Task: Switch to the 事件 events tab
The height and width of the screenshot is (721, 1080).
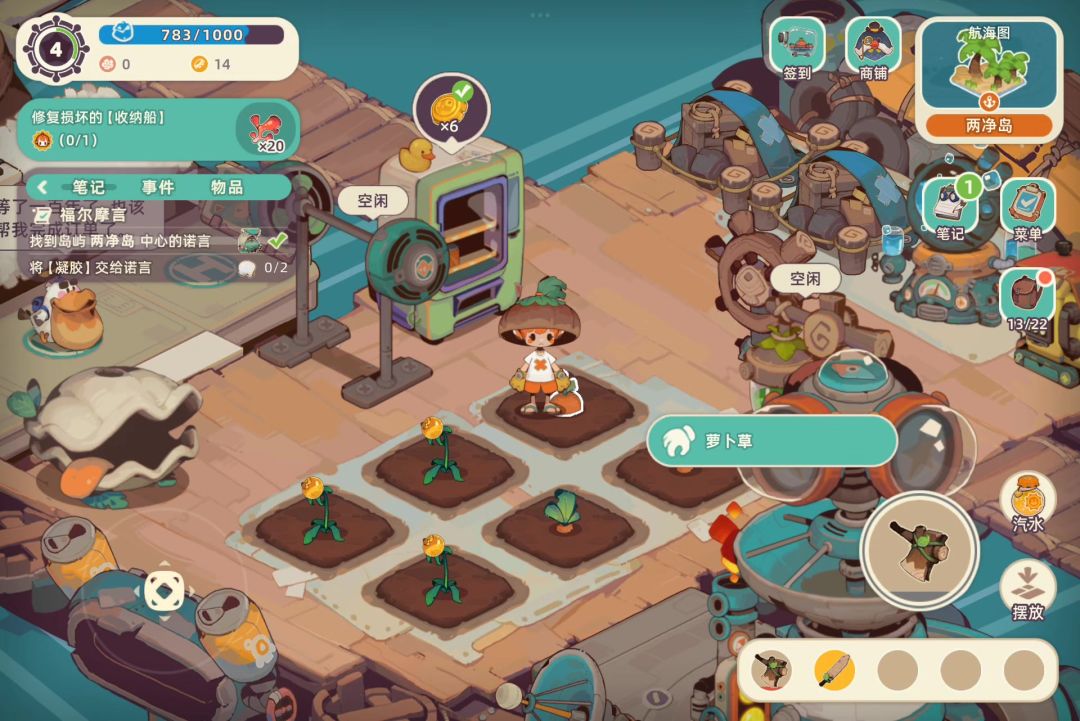Action: tap(157, 187)
